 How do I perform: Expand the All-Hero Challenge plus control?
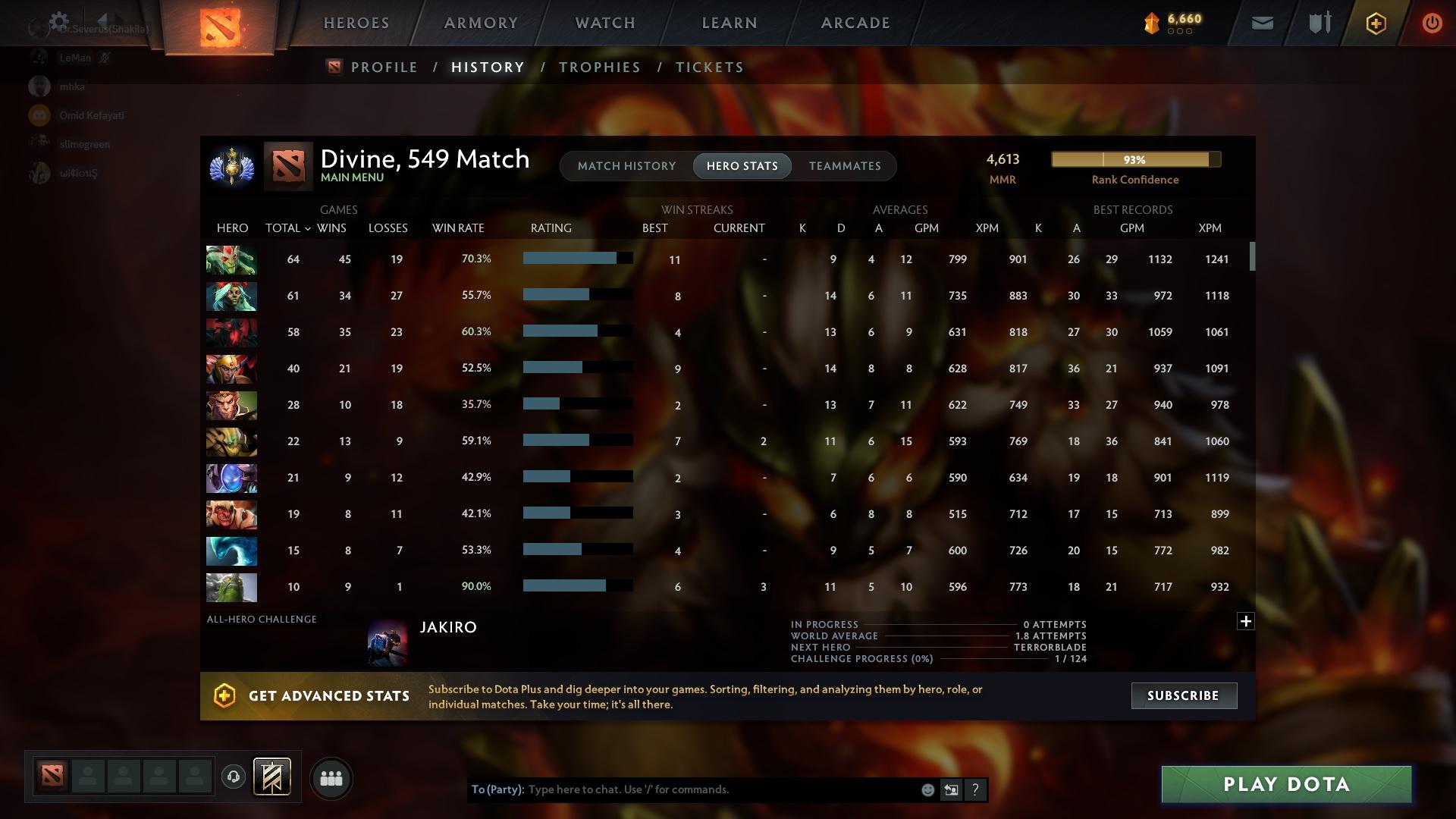1246,621
